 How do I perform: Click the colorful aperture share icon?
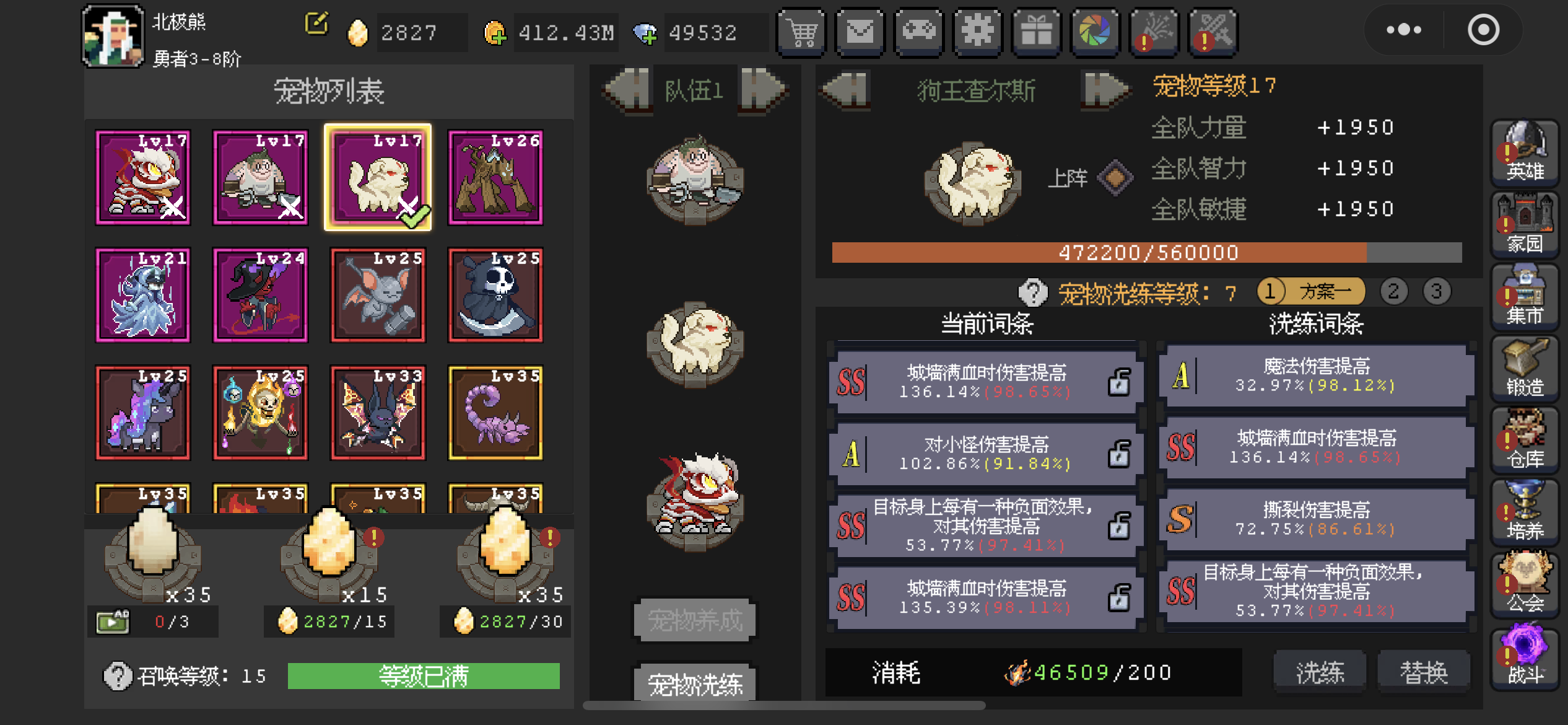(1095, 32)
